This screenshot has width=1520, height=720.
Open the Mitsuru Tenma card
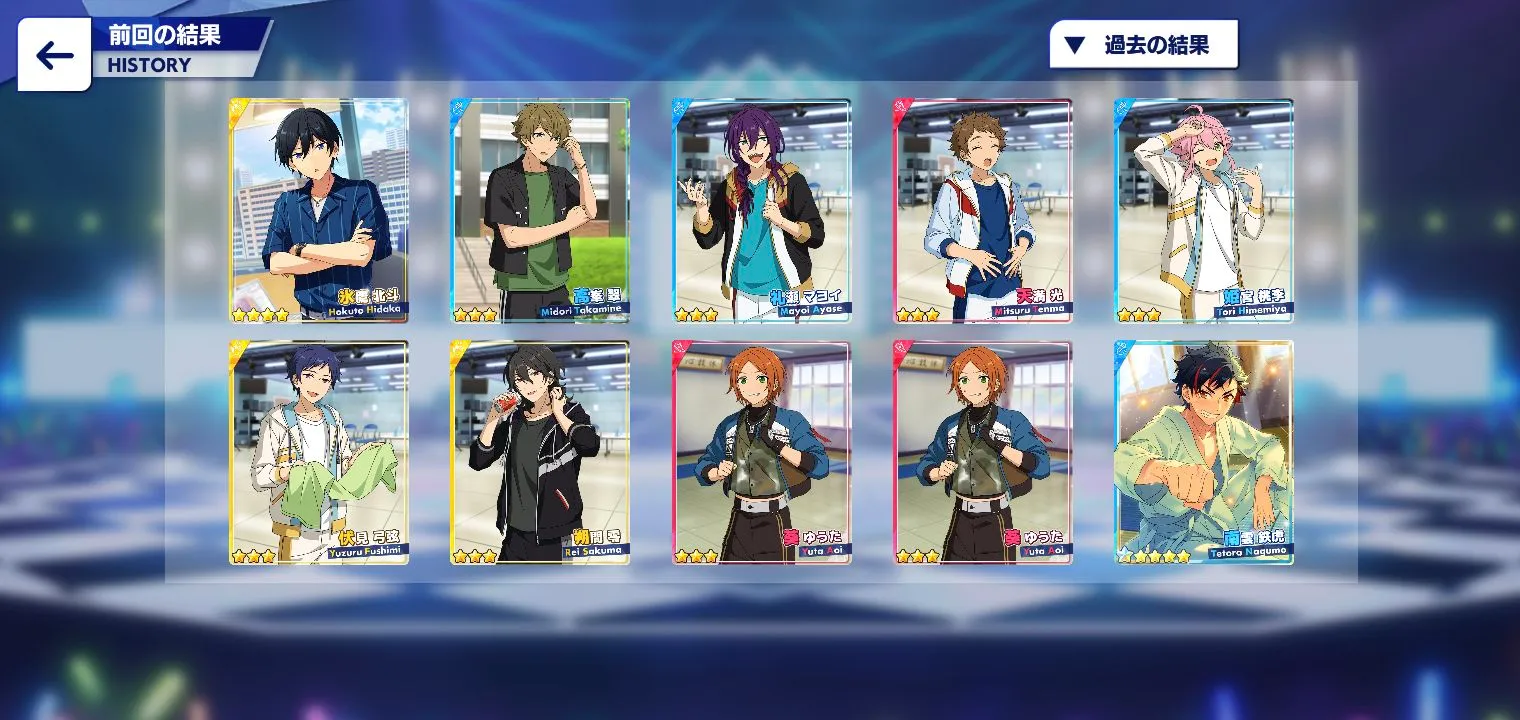pyautogui.click(x=982, y=210)
